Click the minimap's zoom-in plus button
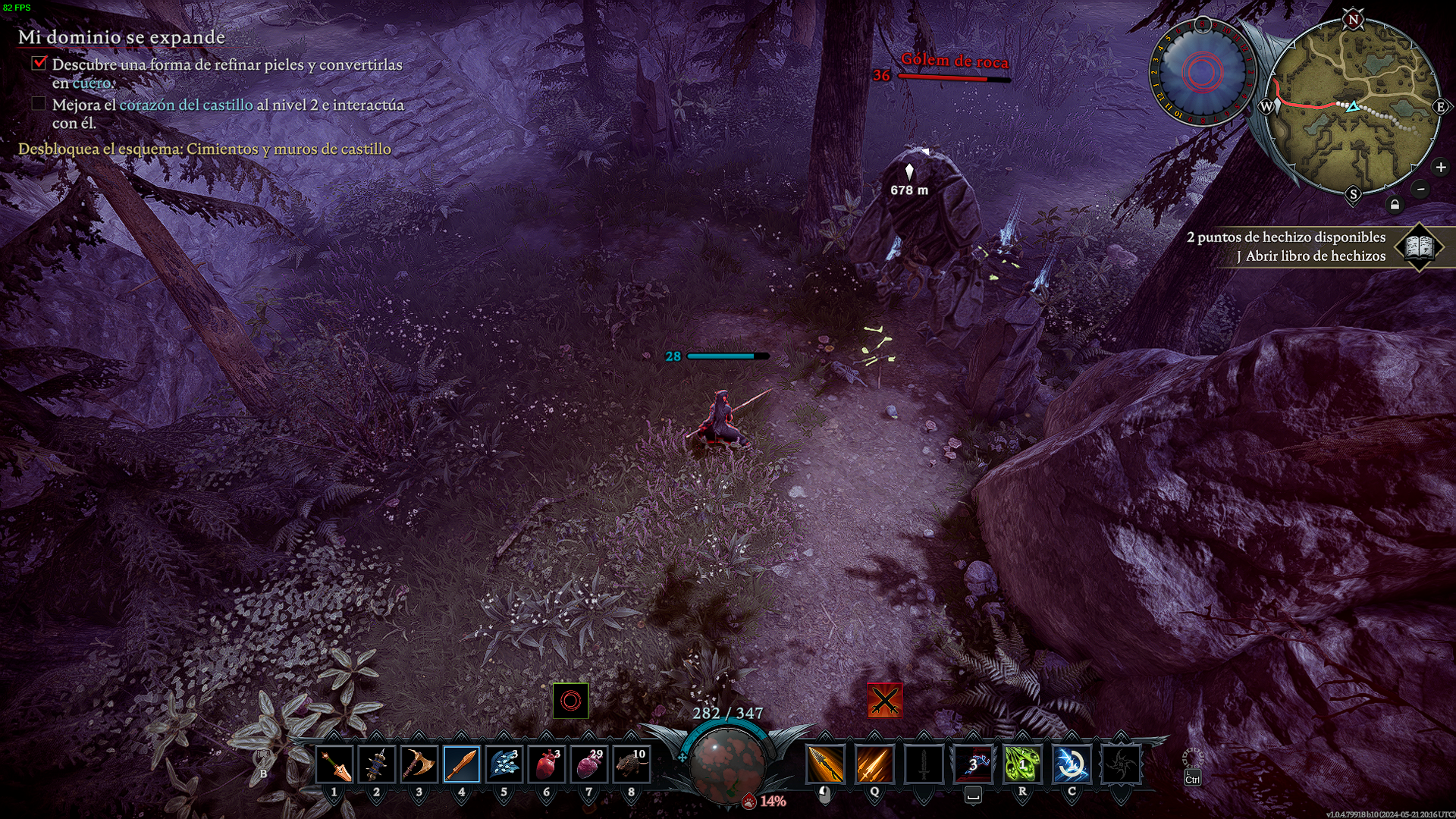This screenshot has height=819, width=1456. click(1441, 167)
